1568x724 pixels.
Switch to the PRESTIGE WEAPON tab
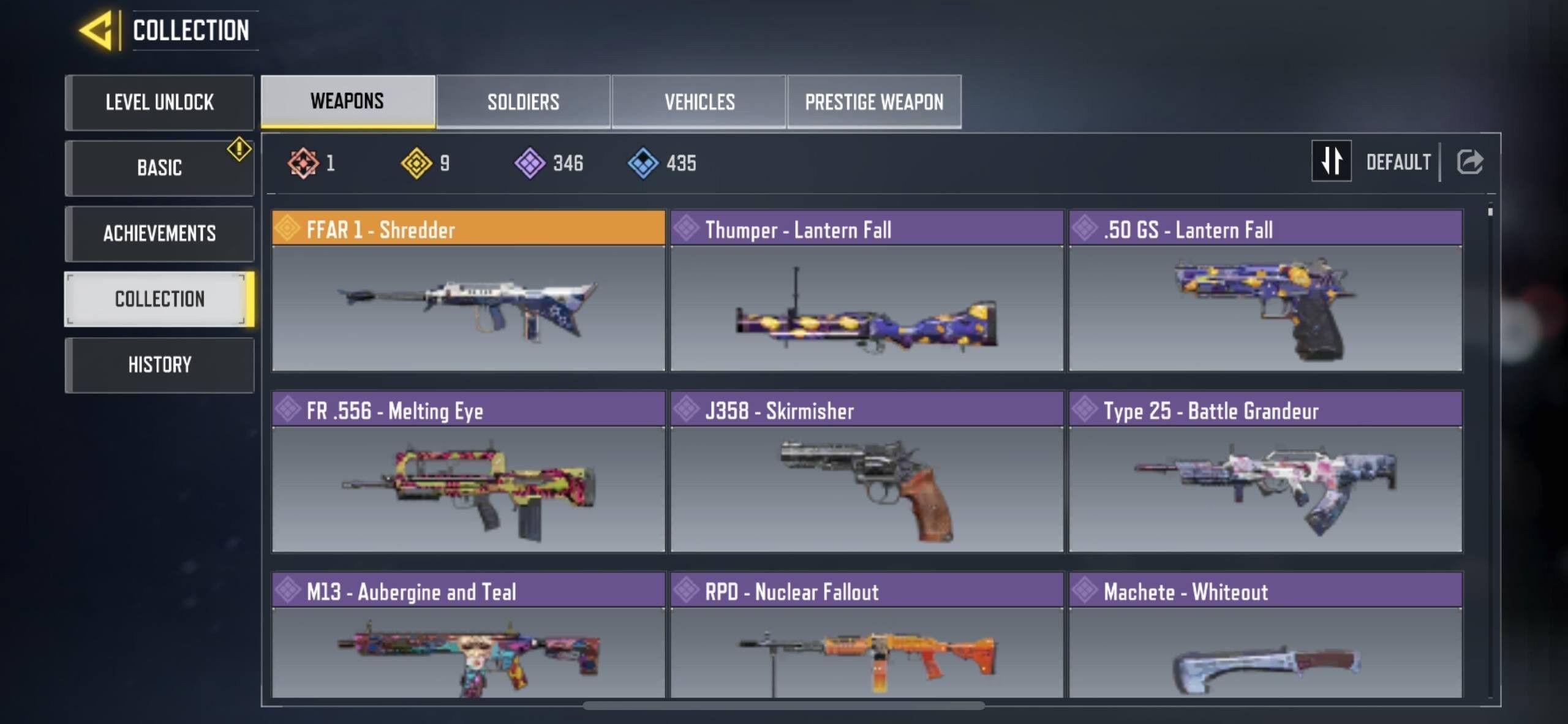(x=874, y=102)
